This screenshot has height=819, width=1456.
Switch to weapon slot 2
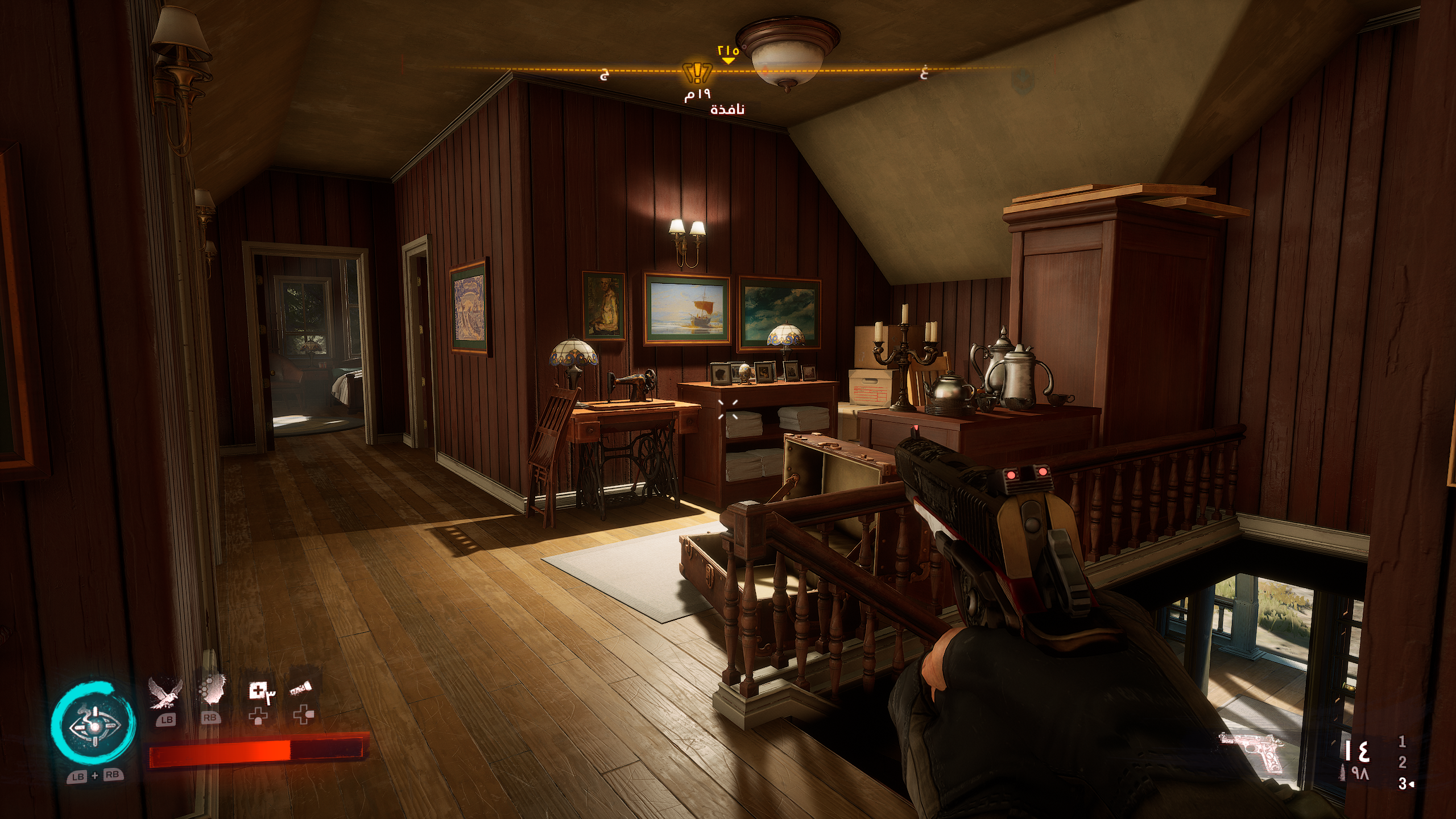(1402, 762)
